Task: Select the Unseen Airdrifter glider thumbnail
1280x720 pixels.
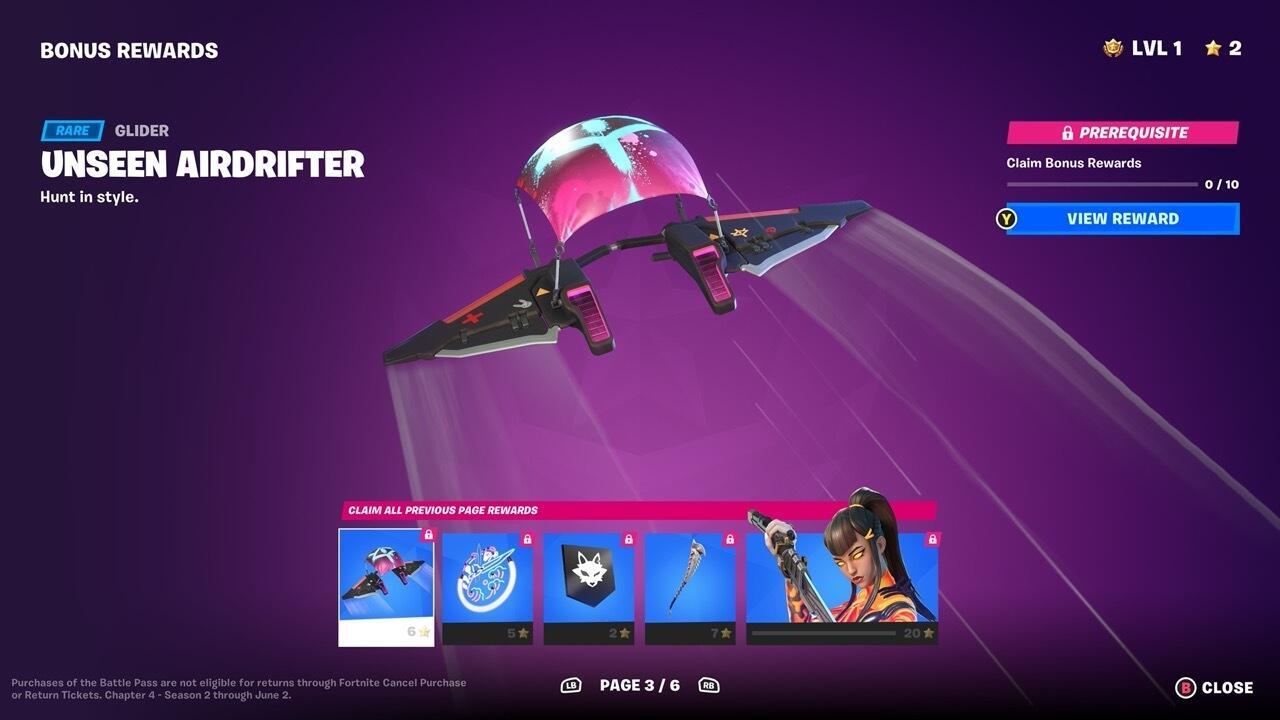Action: click(x=385, y=580)
